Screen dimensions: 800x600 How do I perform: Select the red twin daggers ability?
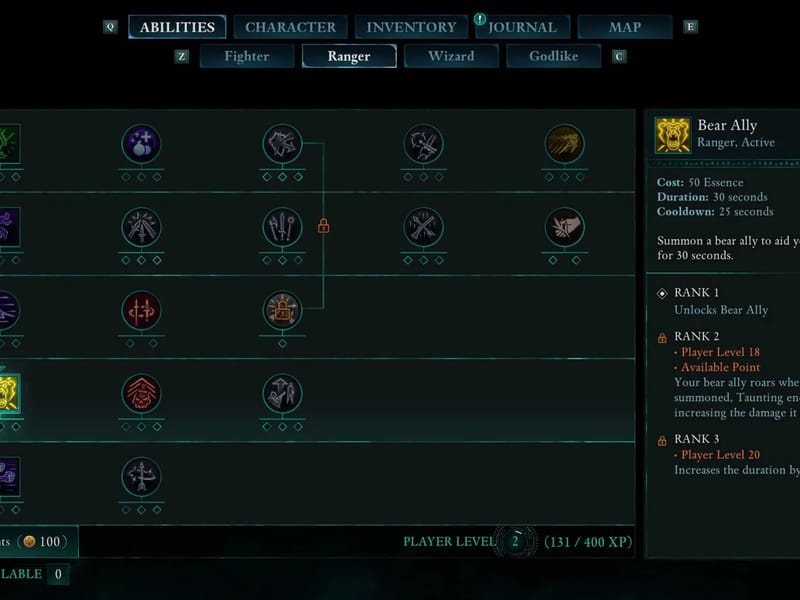(x=141, y=311)
